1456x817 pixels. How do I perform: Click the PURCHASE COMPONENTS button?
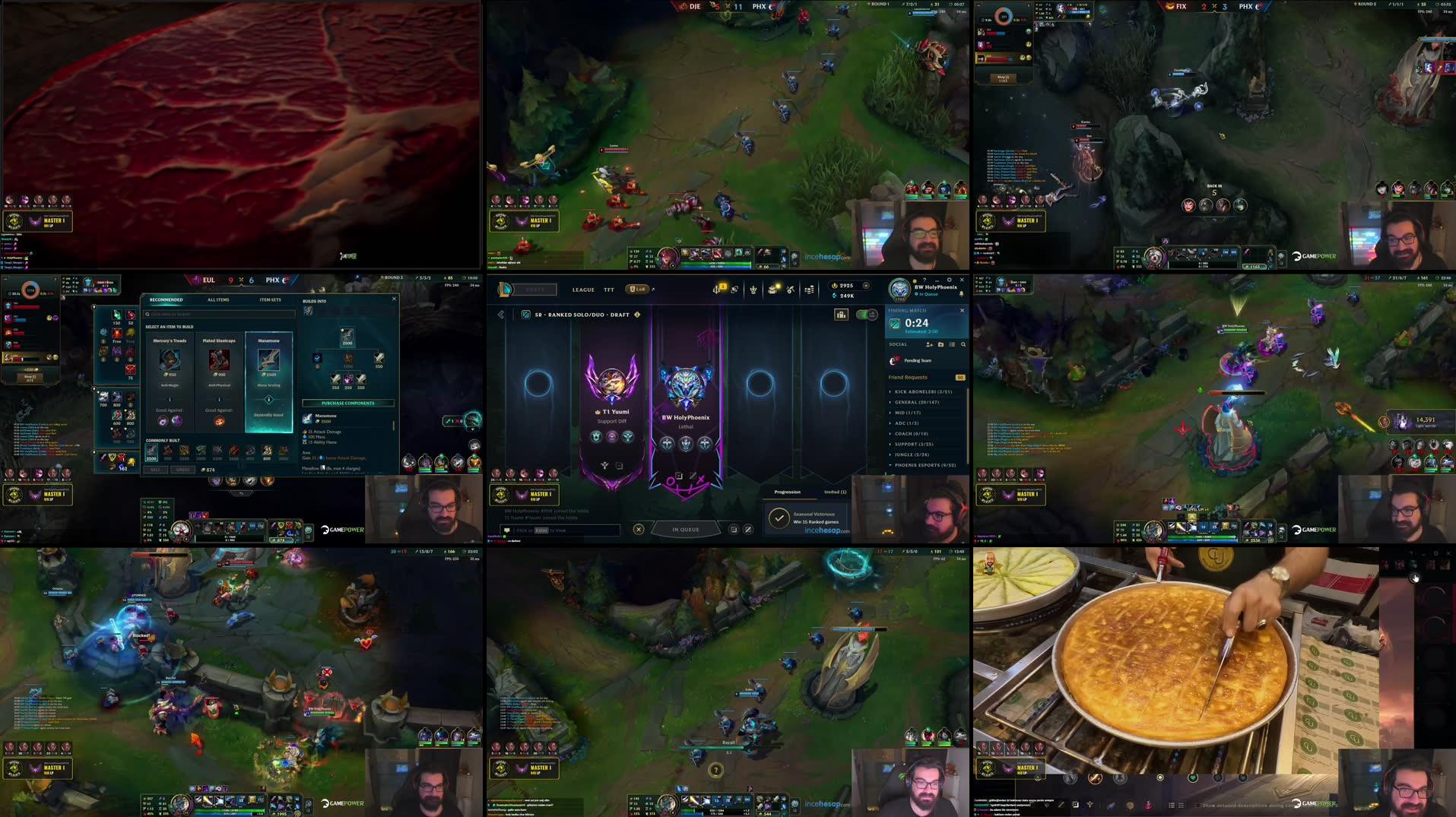(347, 403)
